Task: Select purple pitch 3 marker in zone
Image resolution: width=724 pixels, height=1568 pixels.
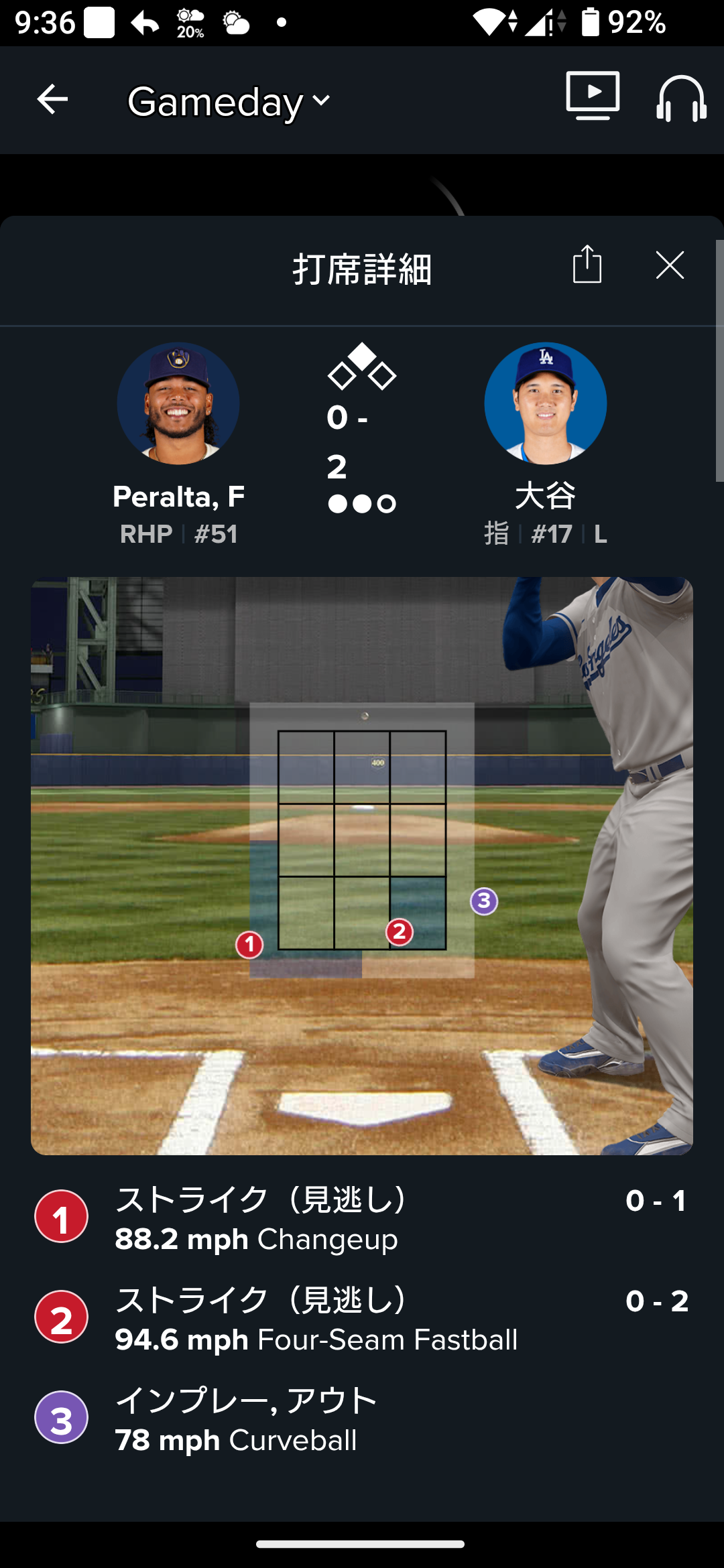Action: click(484, 901)
